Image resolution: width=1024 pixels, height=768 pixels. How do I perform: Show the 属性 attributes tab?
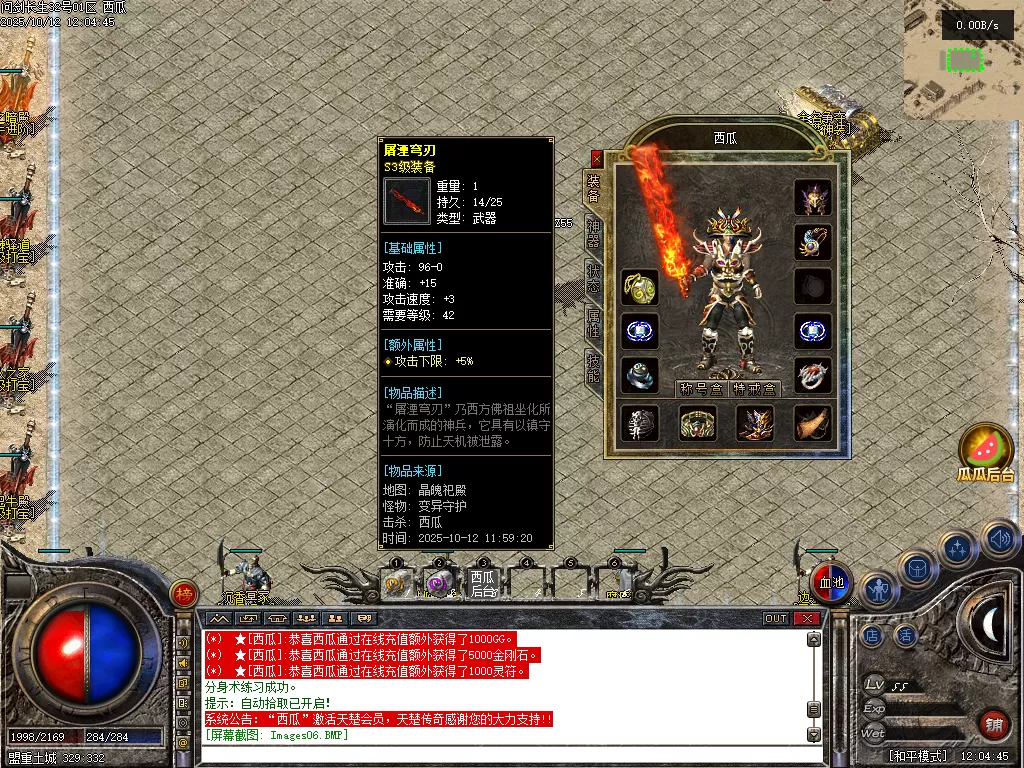tap(593, 322)
